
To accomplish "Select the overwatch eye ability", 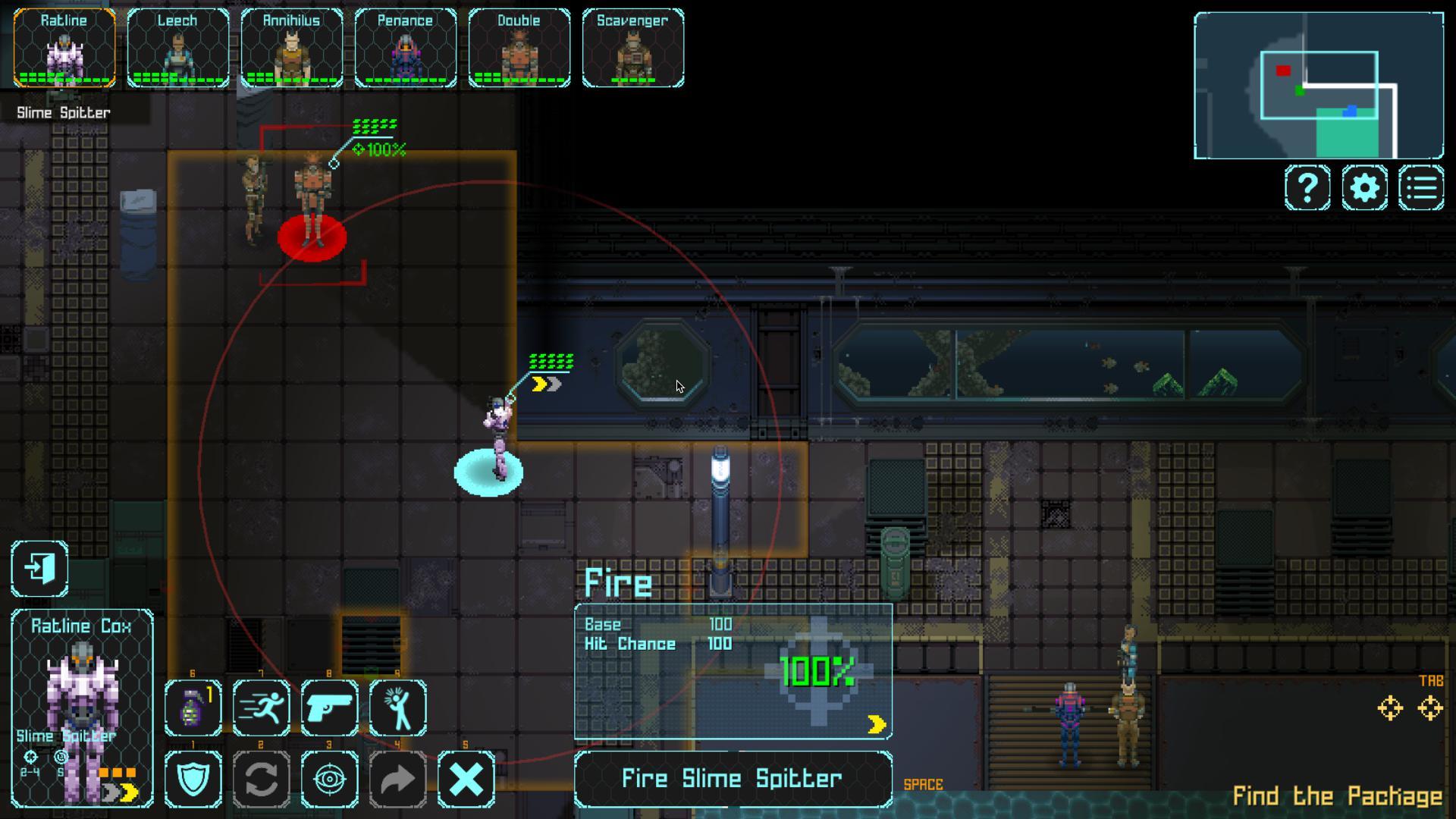I will 329,777.
